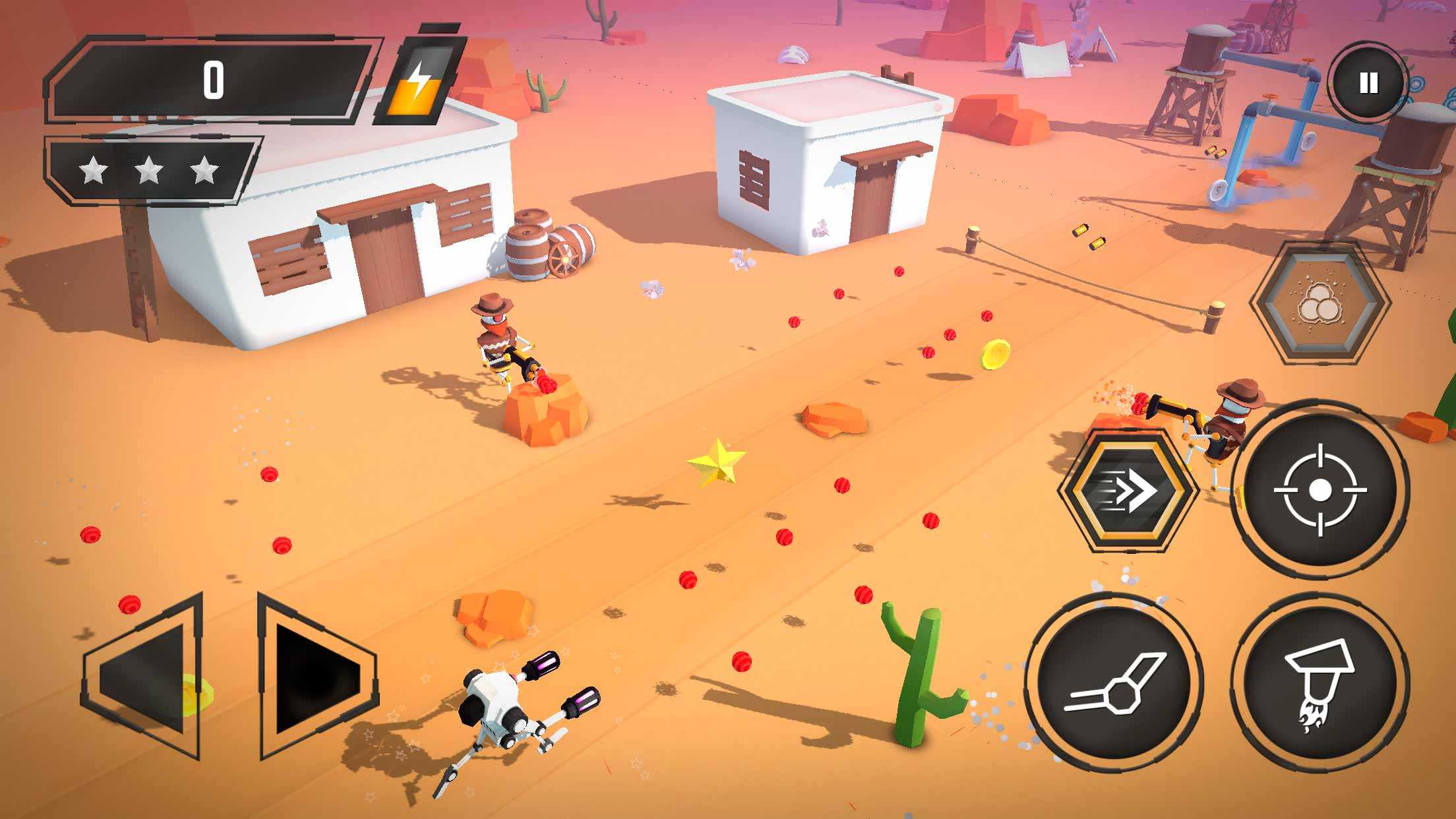The width and height of the screenshot is (1456, 819).
Task: Fire using the crosshair target button
Action: point(1319,490)
